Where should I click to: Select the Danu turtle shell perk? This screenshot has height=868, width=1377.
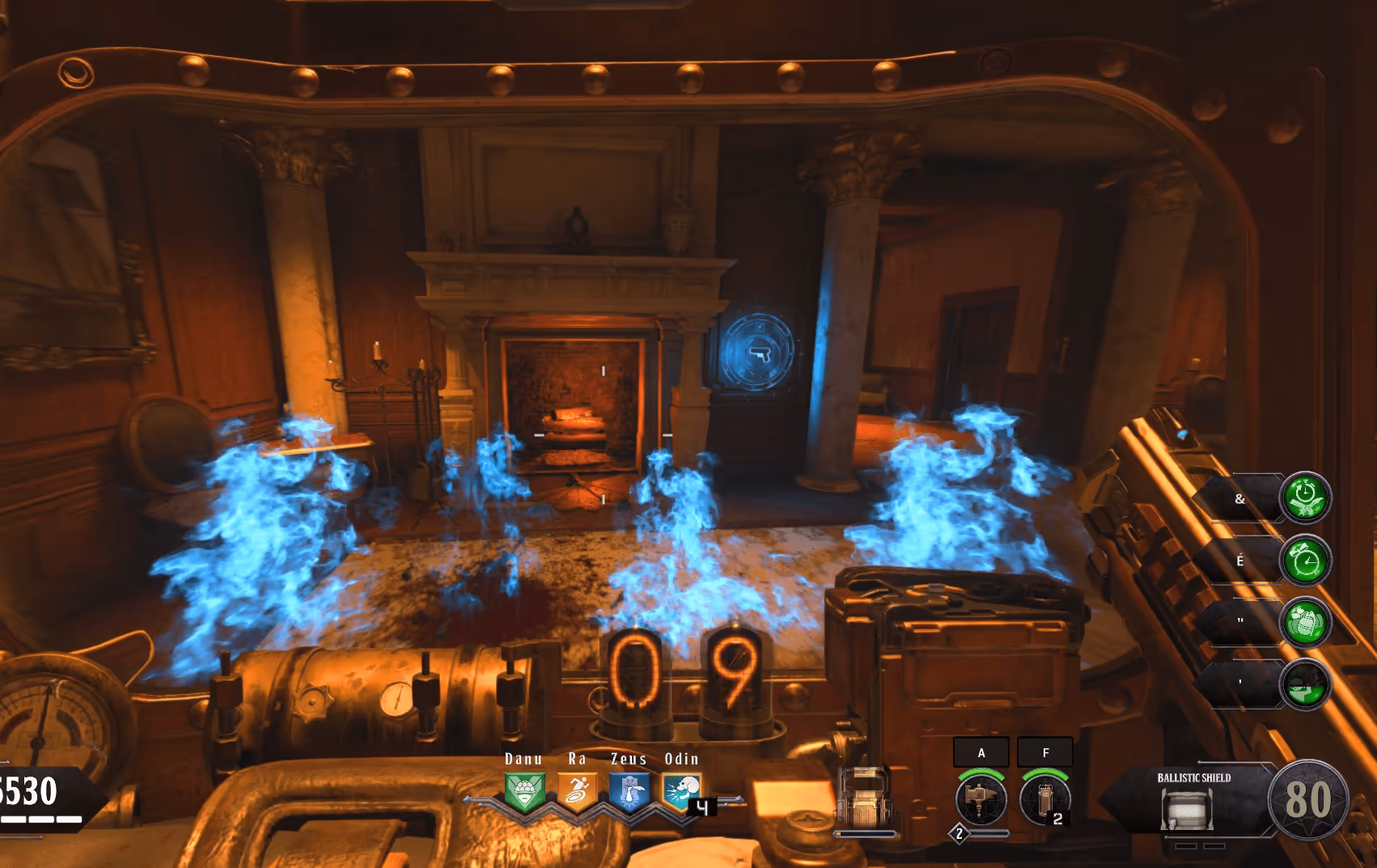pos(524,792)
